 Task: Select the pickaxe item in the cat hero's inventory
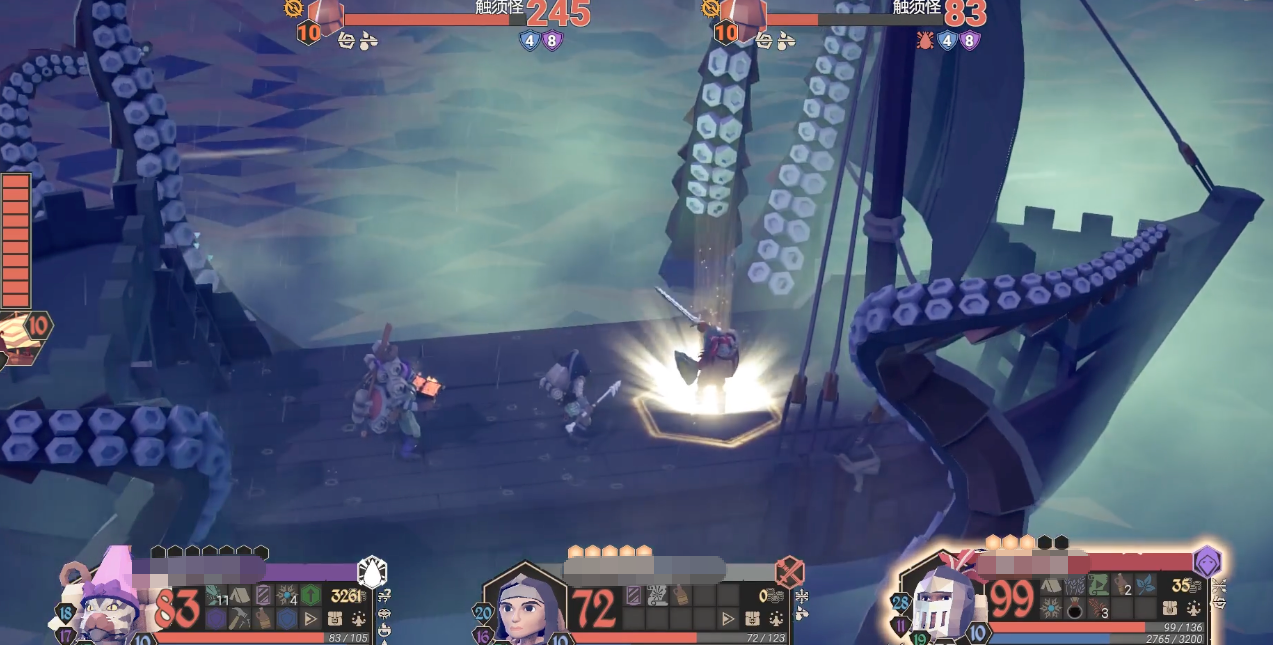[x=238, y=619]
